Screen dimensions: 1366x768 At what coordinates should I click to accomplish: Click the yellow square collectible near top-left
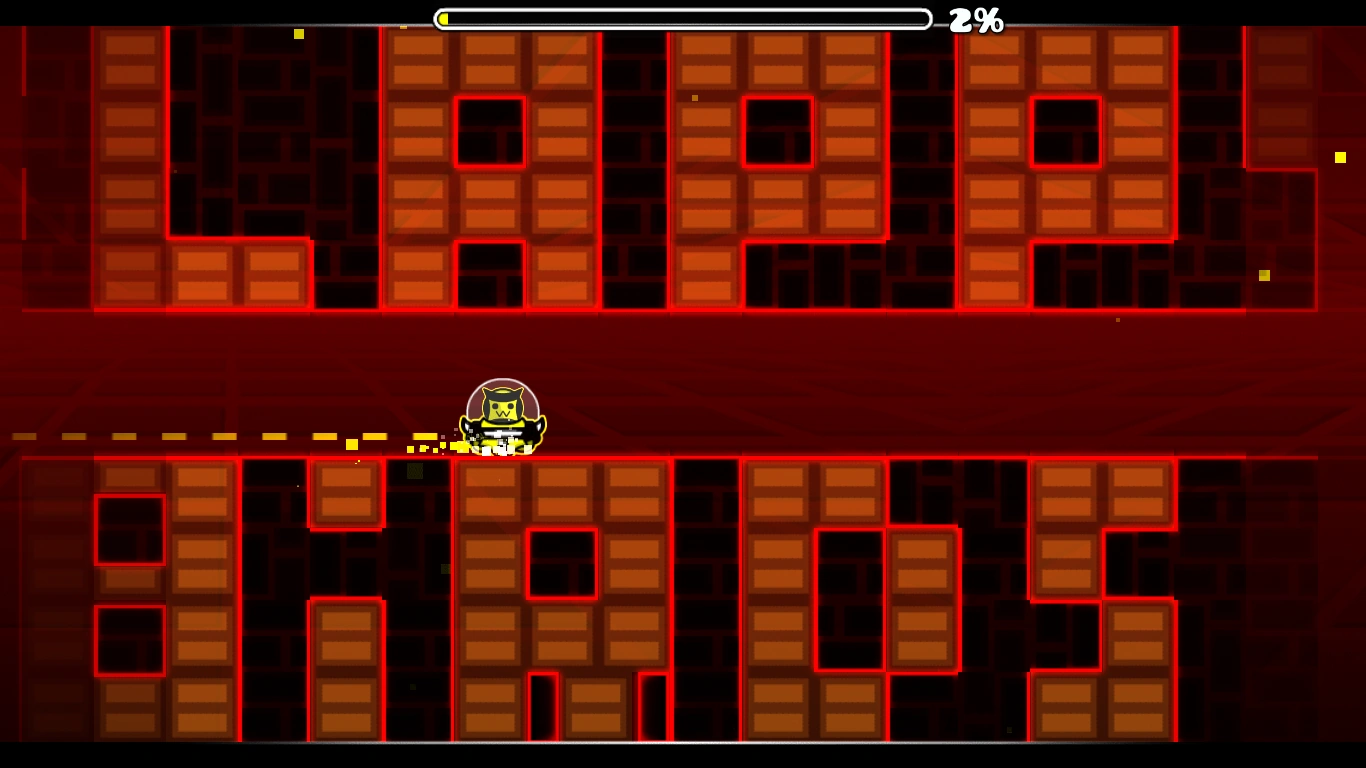298,32
